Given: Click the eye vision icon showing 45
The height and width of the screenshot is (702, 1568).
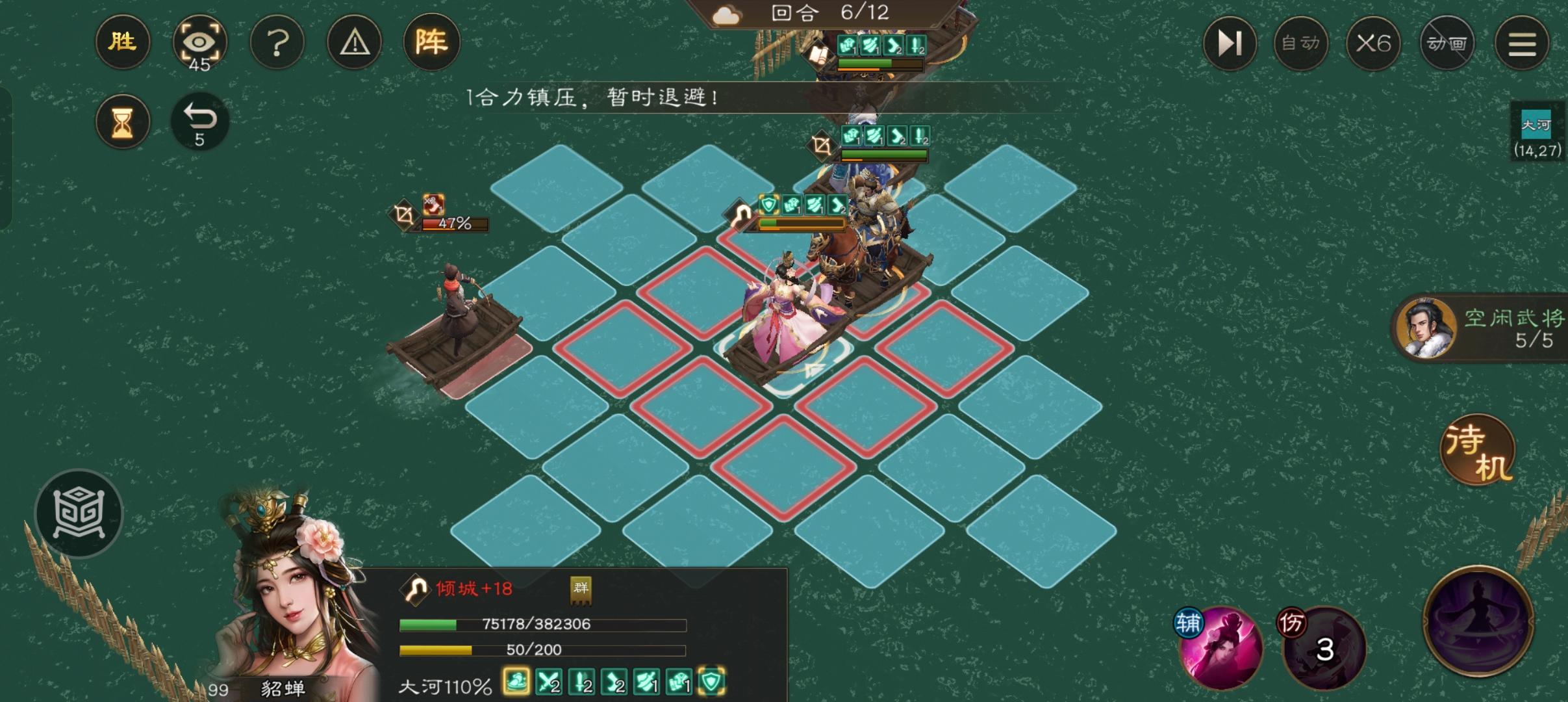Looking at the screenshot, I should tap(201, 42).
